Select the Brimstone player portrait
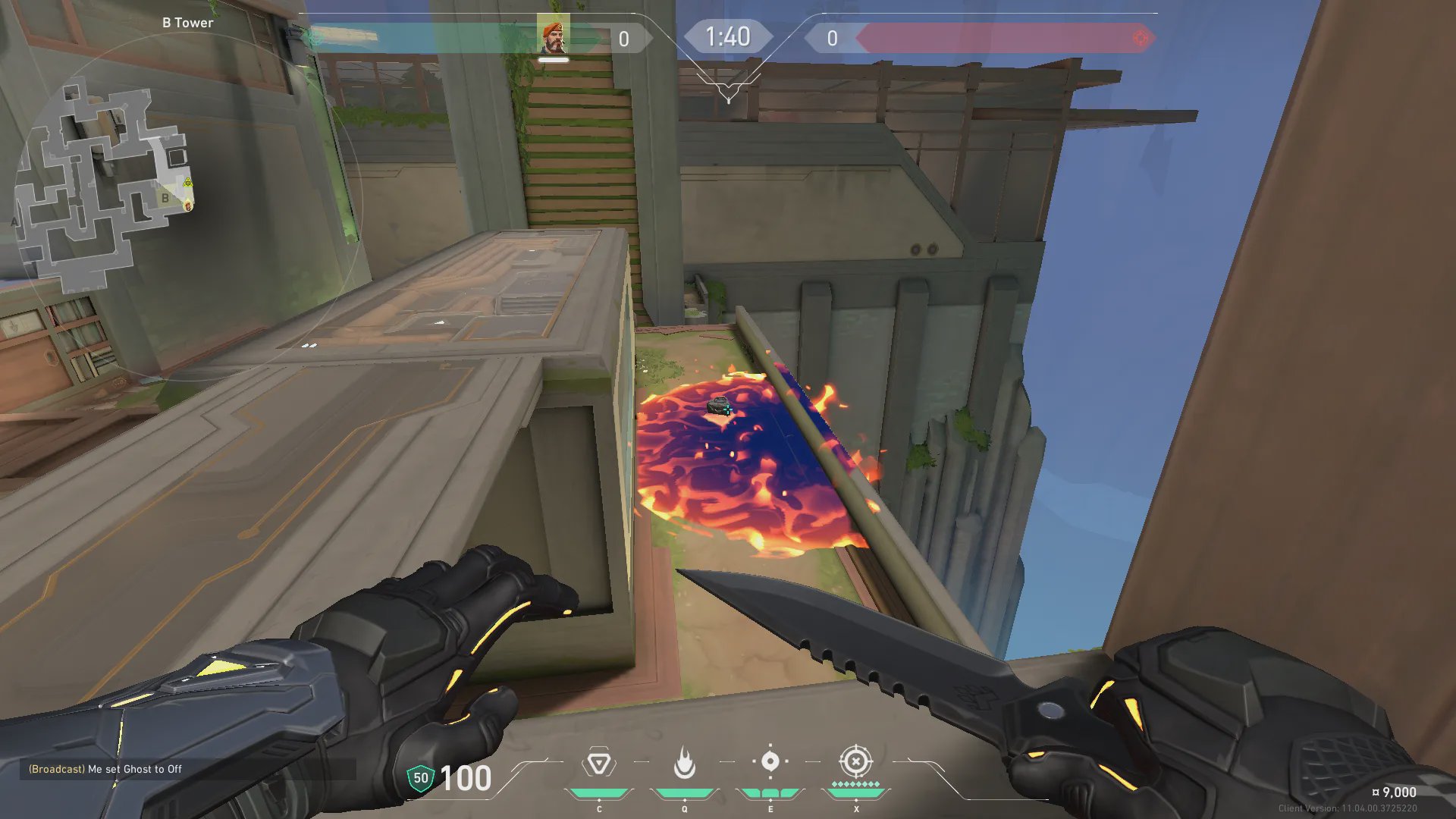1456x819 pixels. tap(554, 36)
